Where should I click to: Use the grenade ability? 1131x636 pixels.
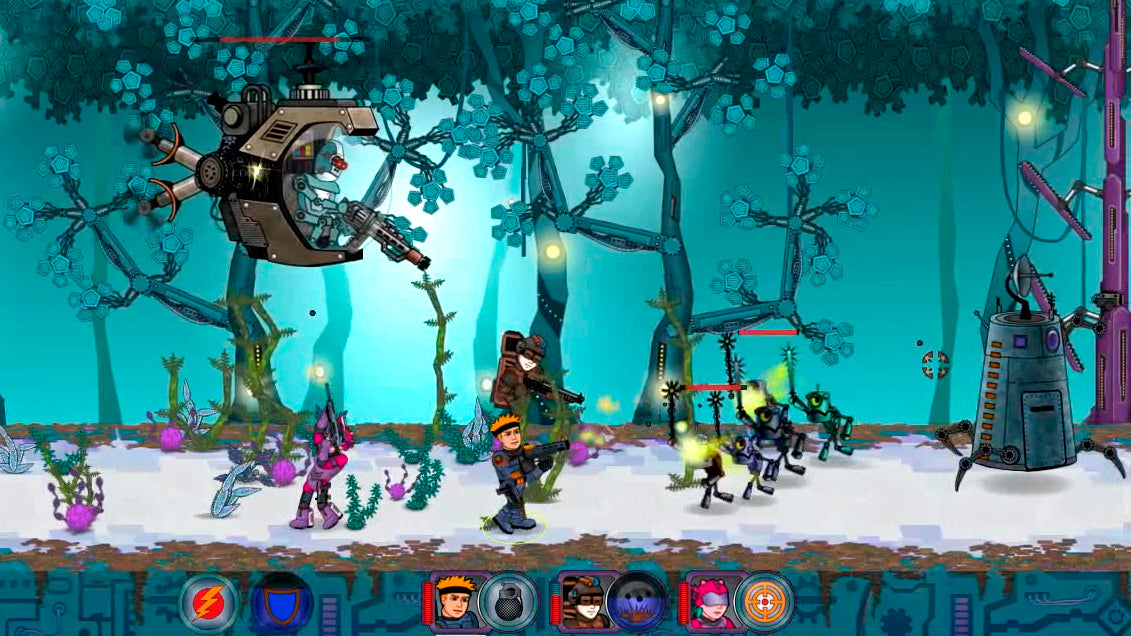508,602
